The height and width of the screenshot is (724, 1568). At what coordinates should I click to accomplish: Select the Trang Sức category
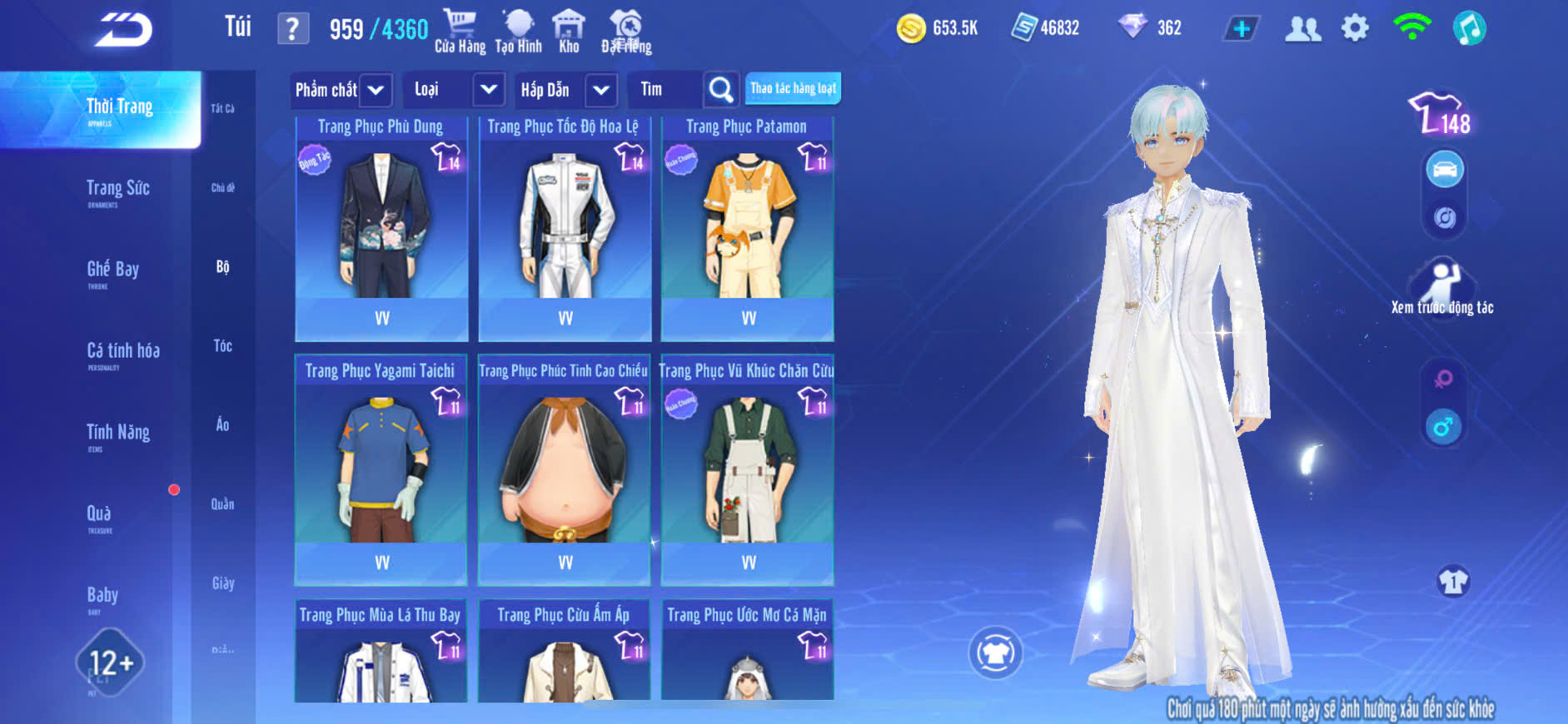(117, 191)
